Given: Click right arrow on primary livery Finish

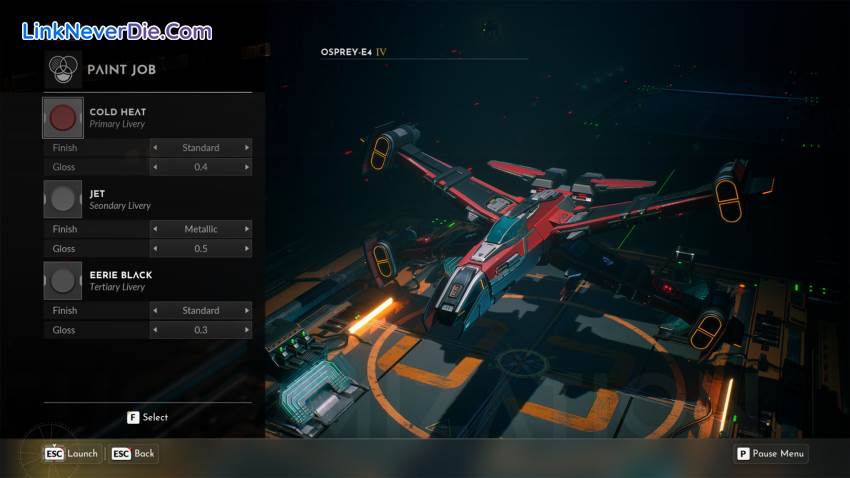Looking at the screenshot, I should (x=247, y=148).
